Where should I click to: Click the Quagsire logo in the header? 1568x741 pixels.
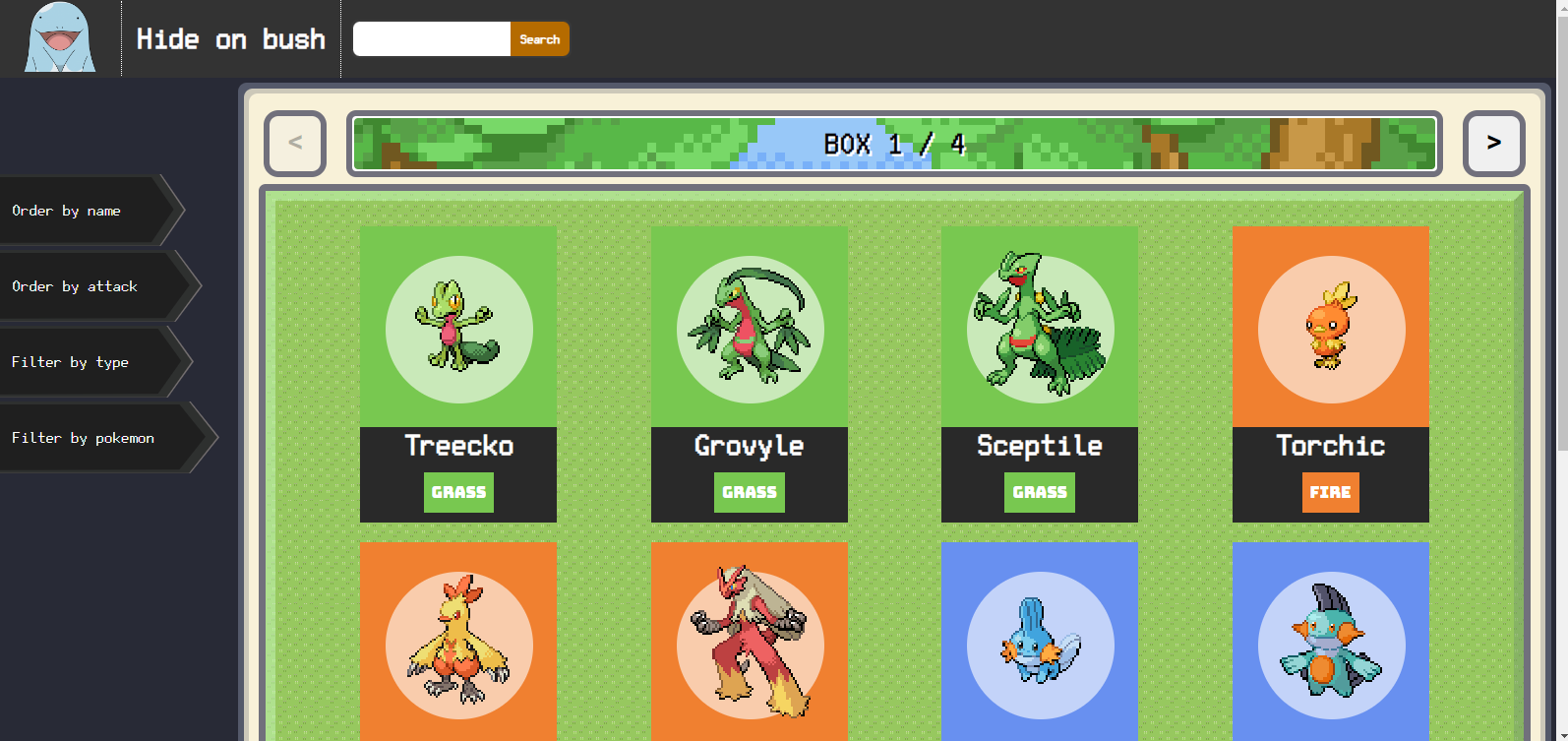pyautogui.click(x=58, y=38)
